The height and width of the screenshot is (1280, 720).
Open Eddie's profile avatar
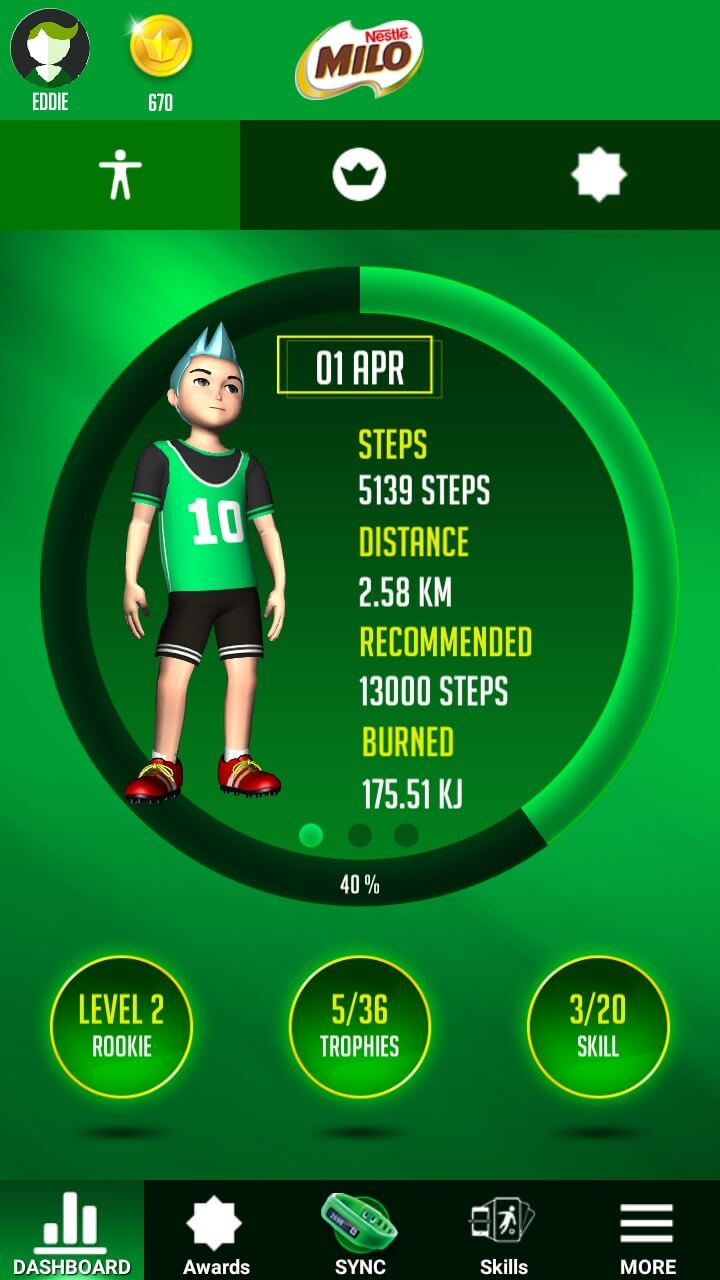[50, 48]
